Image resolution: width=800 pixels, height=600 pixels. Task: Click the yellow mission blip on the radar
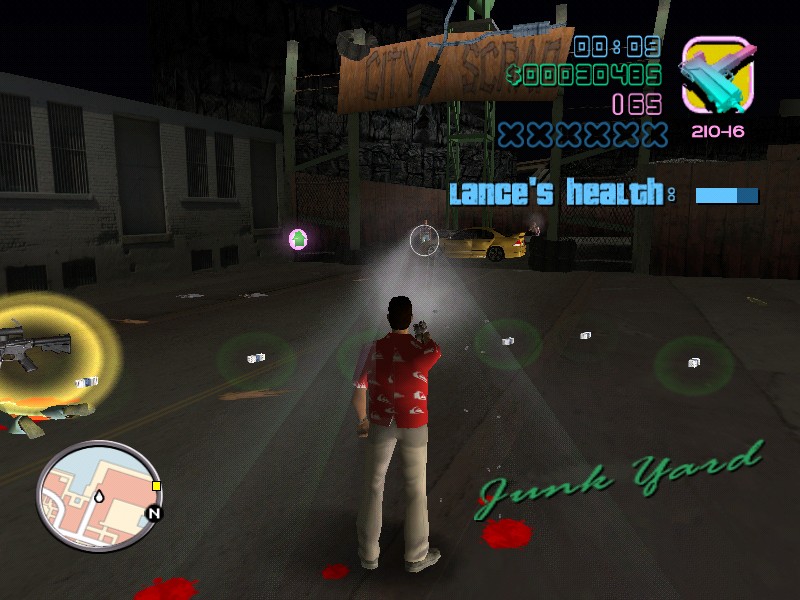click(x=156, y=487)
